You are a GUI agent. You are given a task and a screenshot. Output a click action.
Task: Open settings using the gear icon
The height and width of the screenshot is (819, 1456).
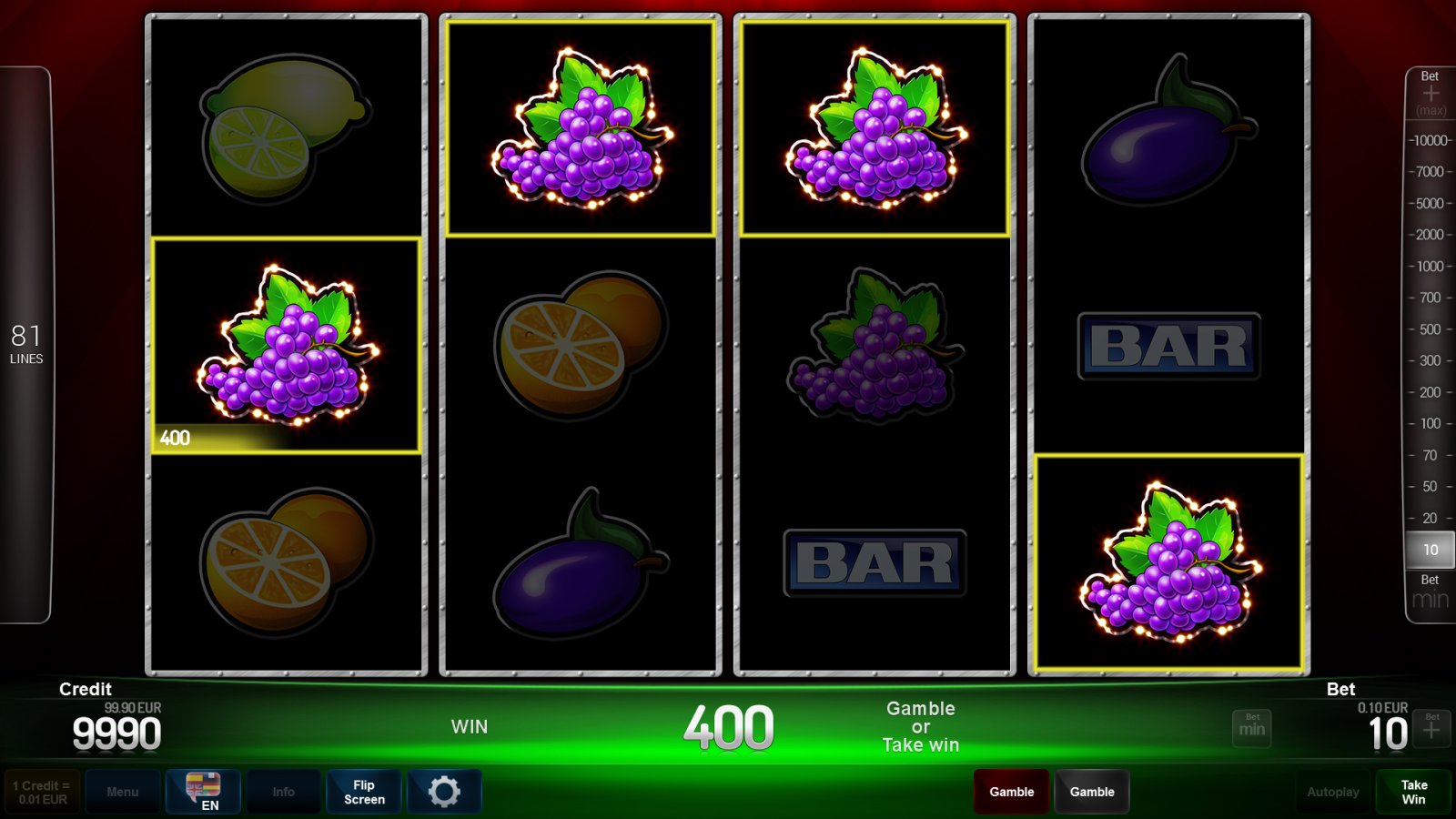tap(444, 792)
